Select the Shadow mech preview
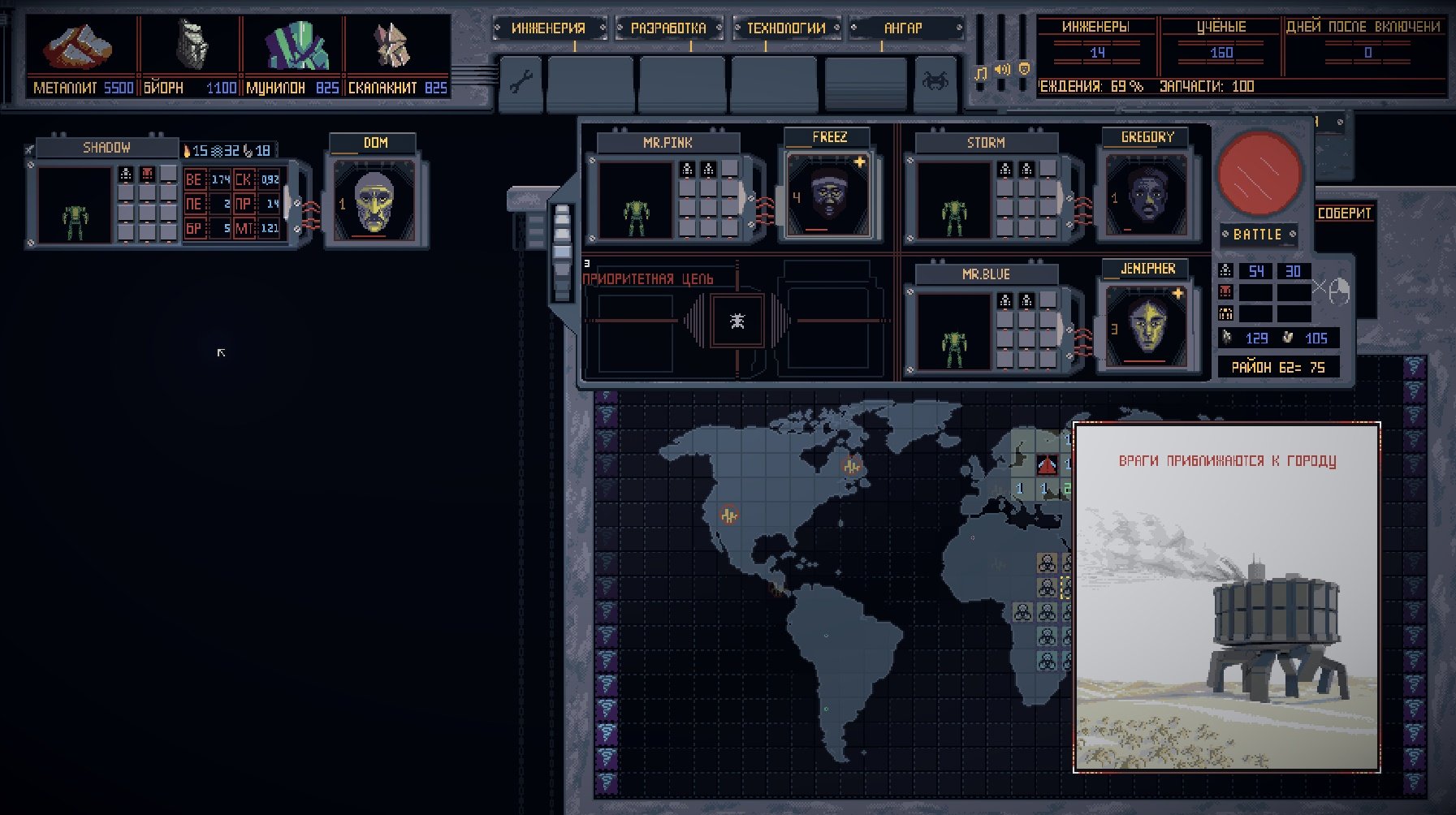This screenshot has height=815, width=1456. [x=74, y=206]
